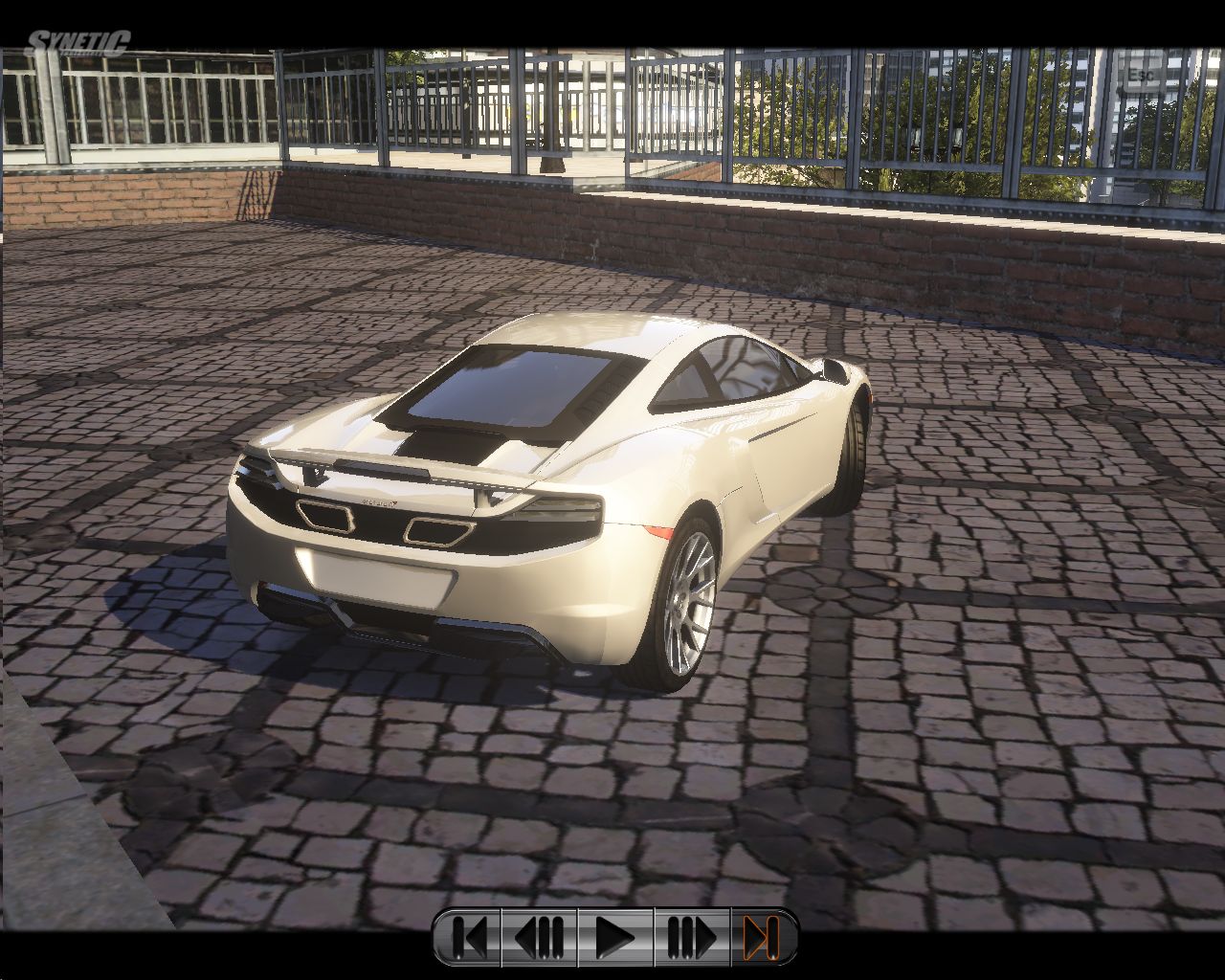This screenshot has width=1225, height=980.
Task: Jump to the start of the replay
Action: [x=468, y=937]
